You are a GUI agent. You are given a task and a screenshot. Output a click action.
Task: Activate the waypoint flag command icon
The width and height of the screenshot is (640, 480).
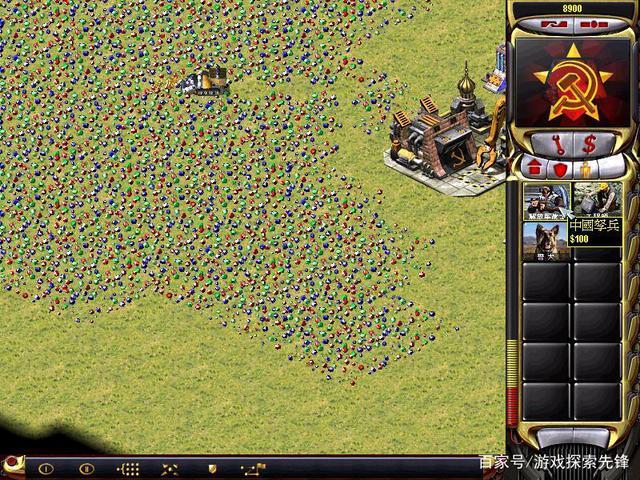click(x=254, y=467)
